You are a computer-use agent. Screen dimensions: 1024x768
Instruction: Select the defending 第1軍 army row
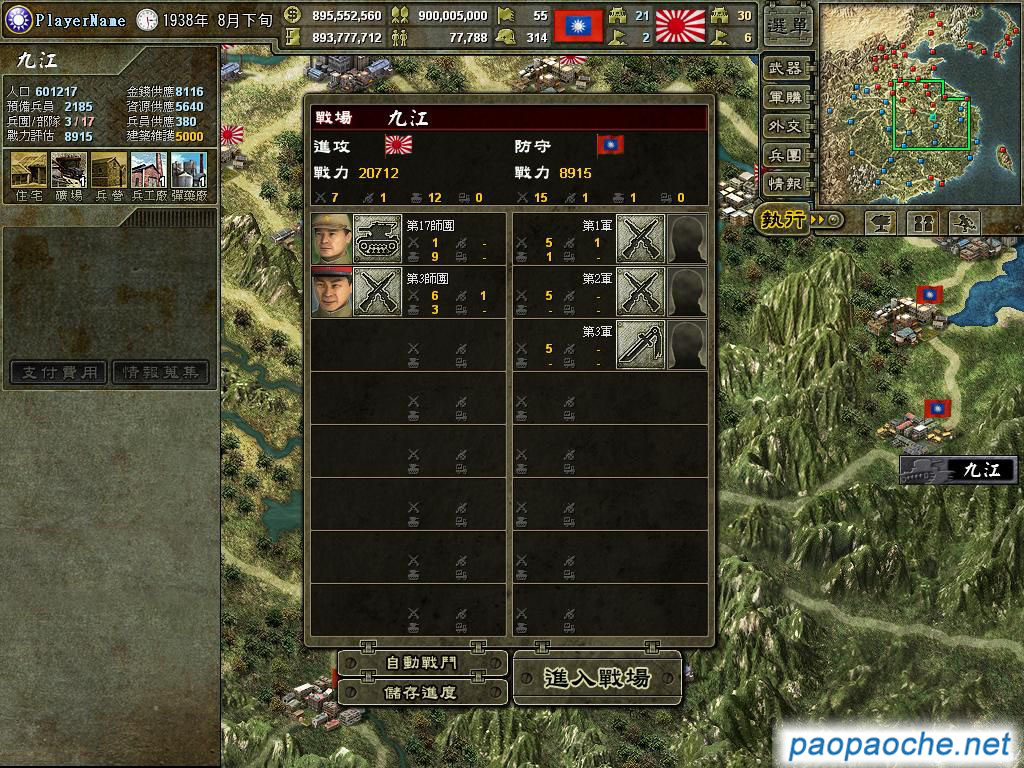(x=610, y=239)
